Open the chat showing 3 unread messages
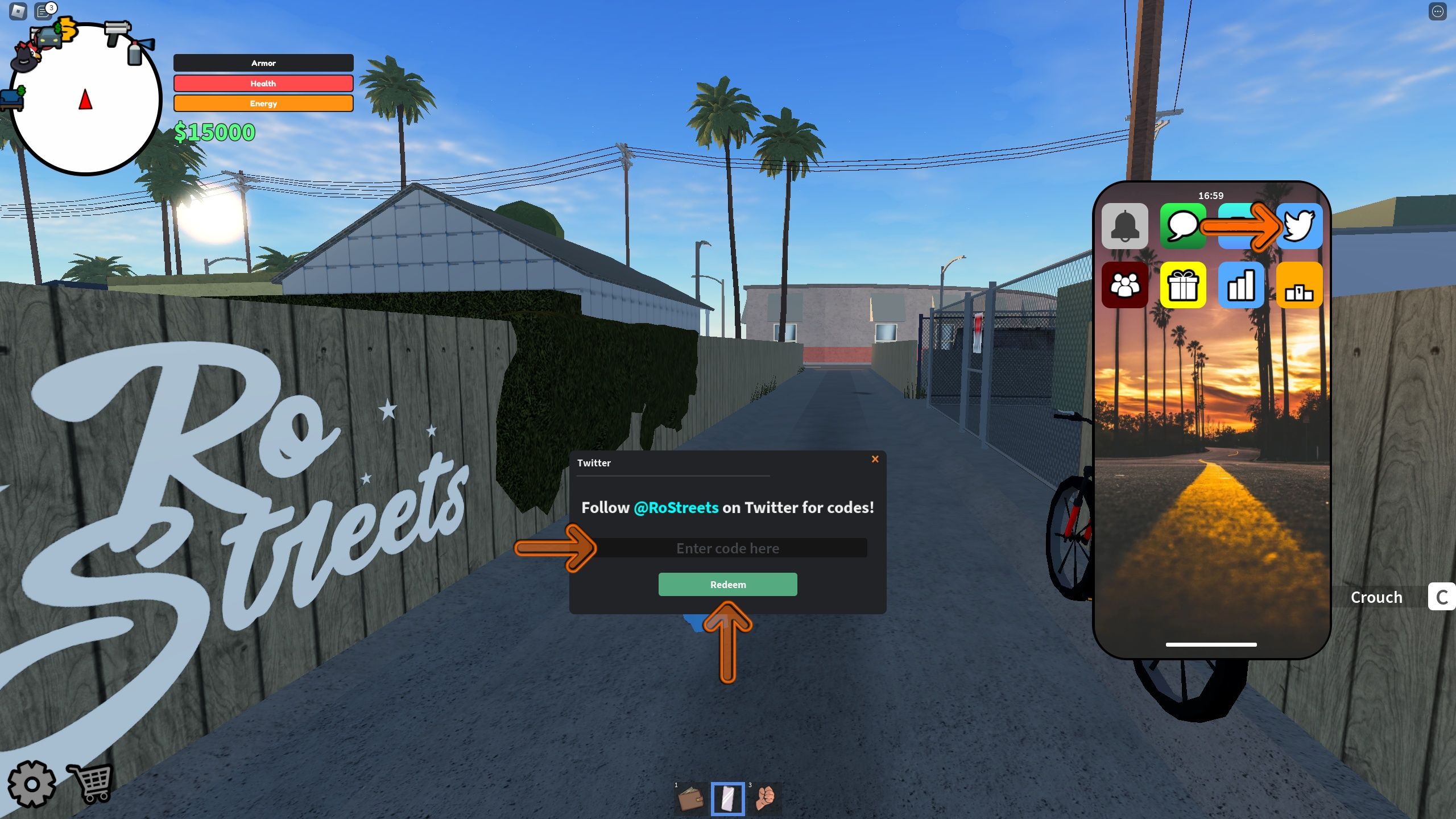1456x819 pixels. (43, 10)
